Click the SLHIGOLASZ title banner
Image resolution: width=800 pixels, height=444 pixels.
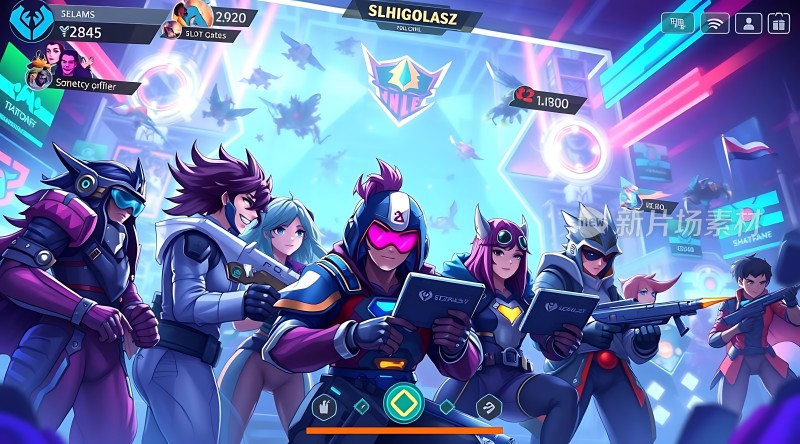click(412, 12)
